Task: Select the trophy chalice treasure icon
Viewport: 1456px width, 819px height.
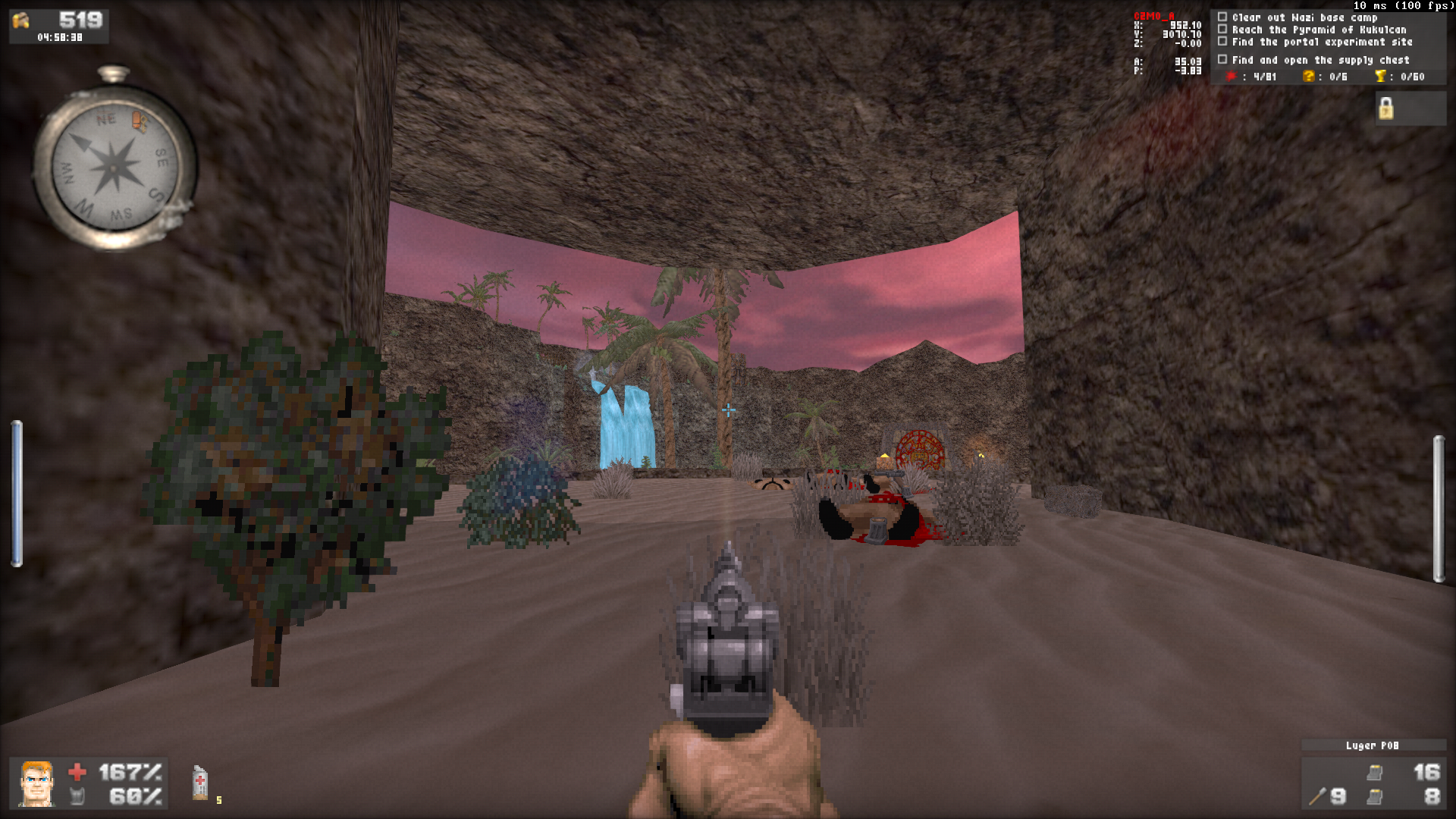Action: (1382, 76)
